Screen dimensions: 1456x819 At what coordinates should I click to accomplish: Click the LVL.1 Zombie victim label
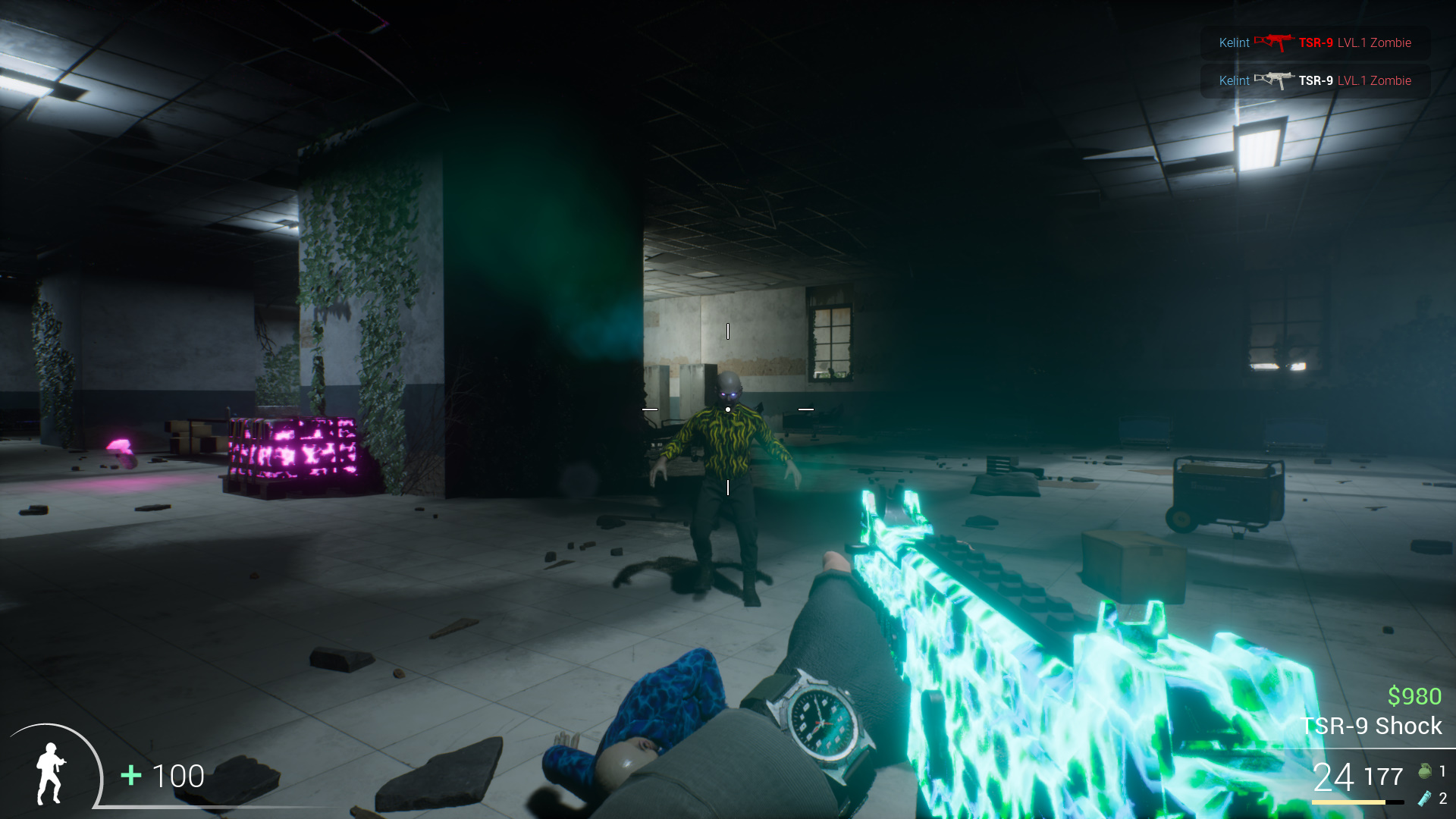1376,42
